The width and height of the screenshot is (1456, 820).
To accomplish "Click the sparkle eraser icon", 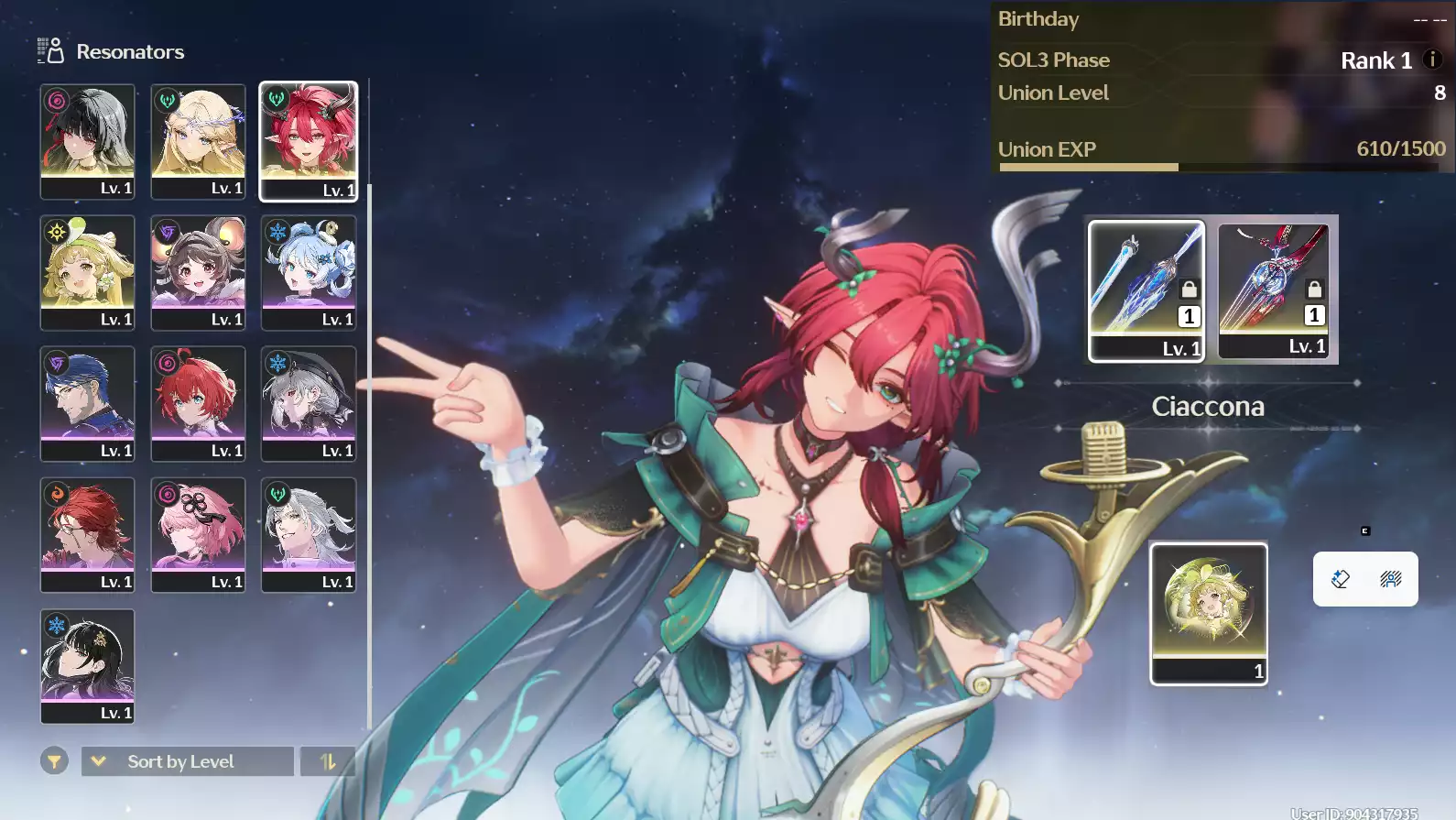I will [1341, 579].
